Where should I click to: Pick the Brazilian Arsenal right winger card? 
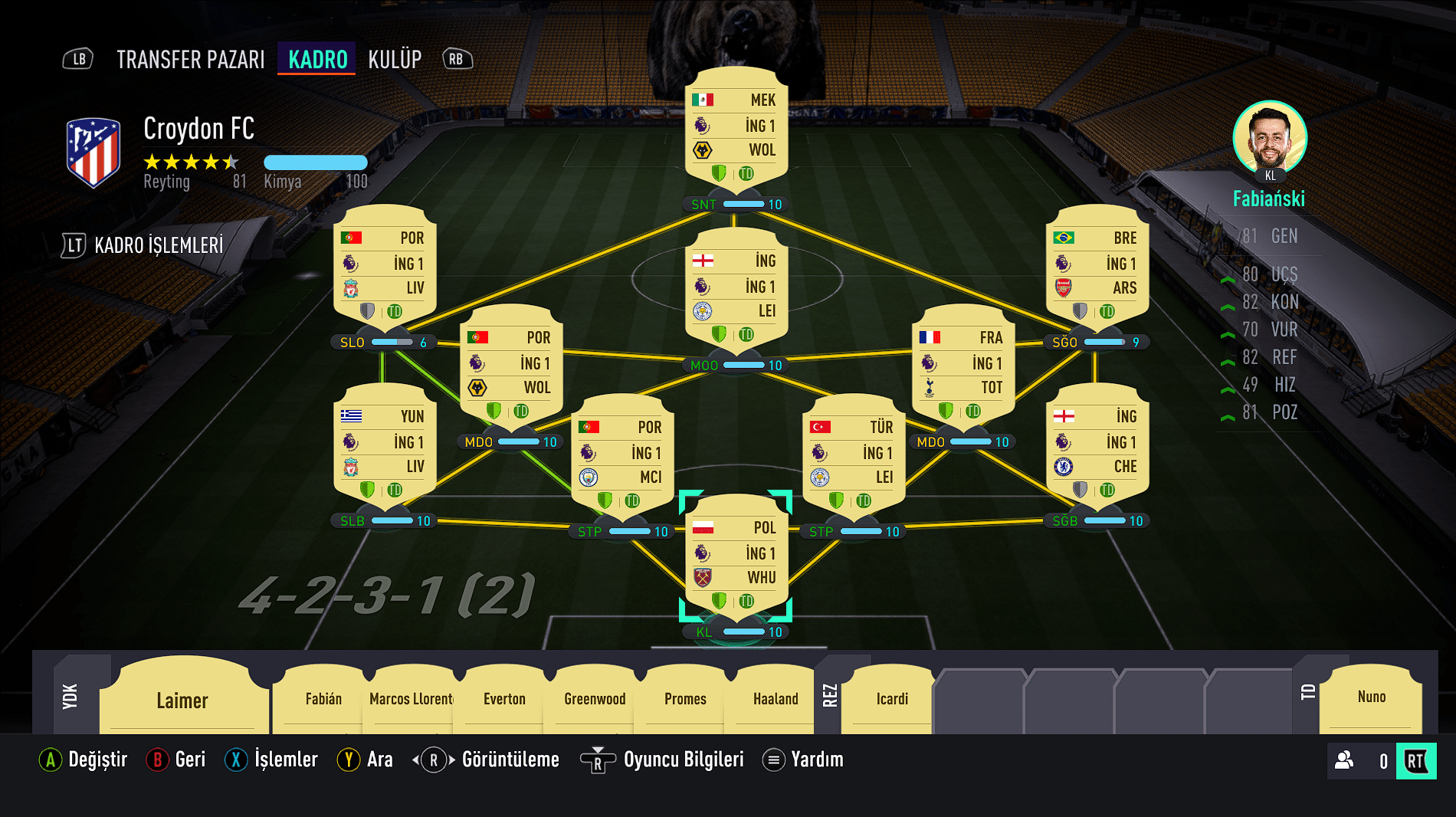point(1097,268)
